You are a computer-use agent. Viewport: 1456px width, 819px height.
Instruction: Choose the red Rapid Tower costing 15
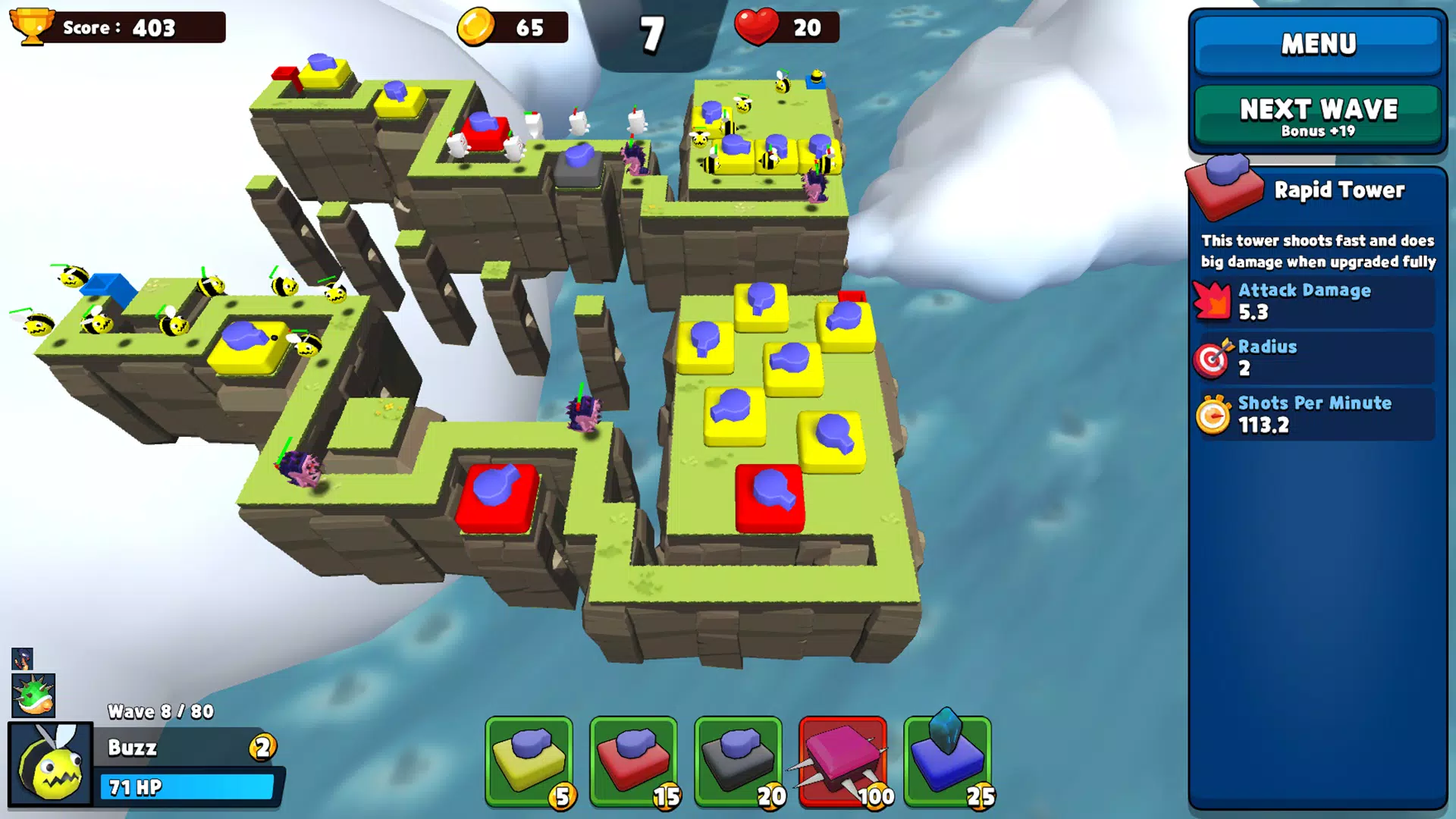tap(634, 761)
